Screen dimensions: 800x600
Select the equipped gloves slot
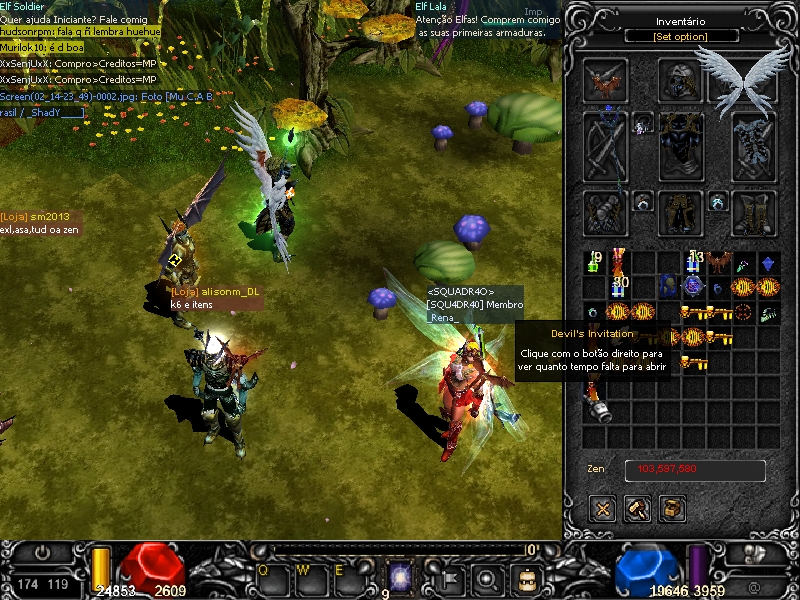tap(605, 212)
